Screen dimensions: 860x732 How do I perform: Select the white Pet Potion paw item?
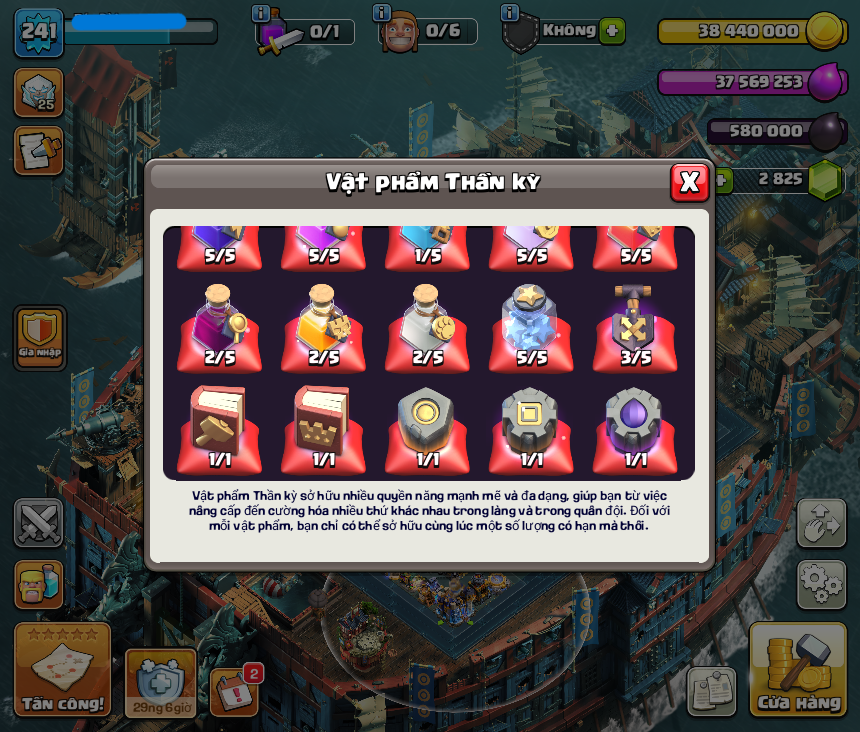click(428, 323)
